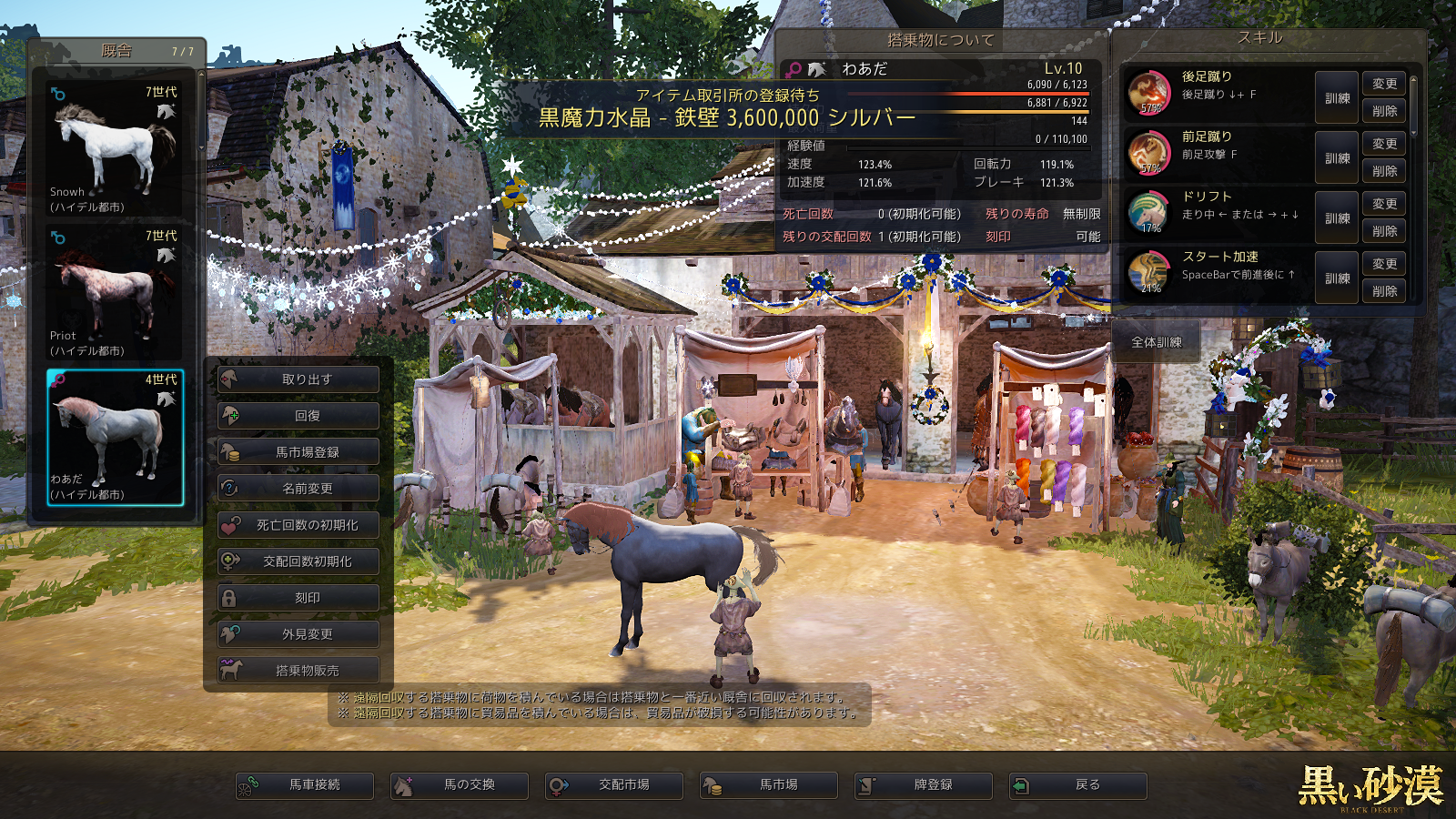
Task: Open 馬車接続 wagon connection
Action: pos(305,785)
